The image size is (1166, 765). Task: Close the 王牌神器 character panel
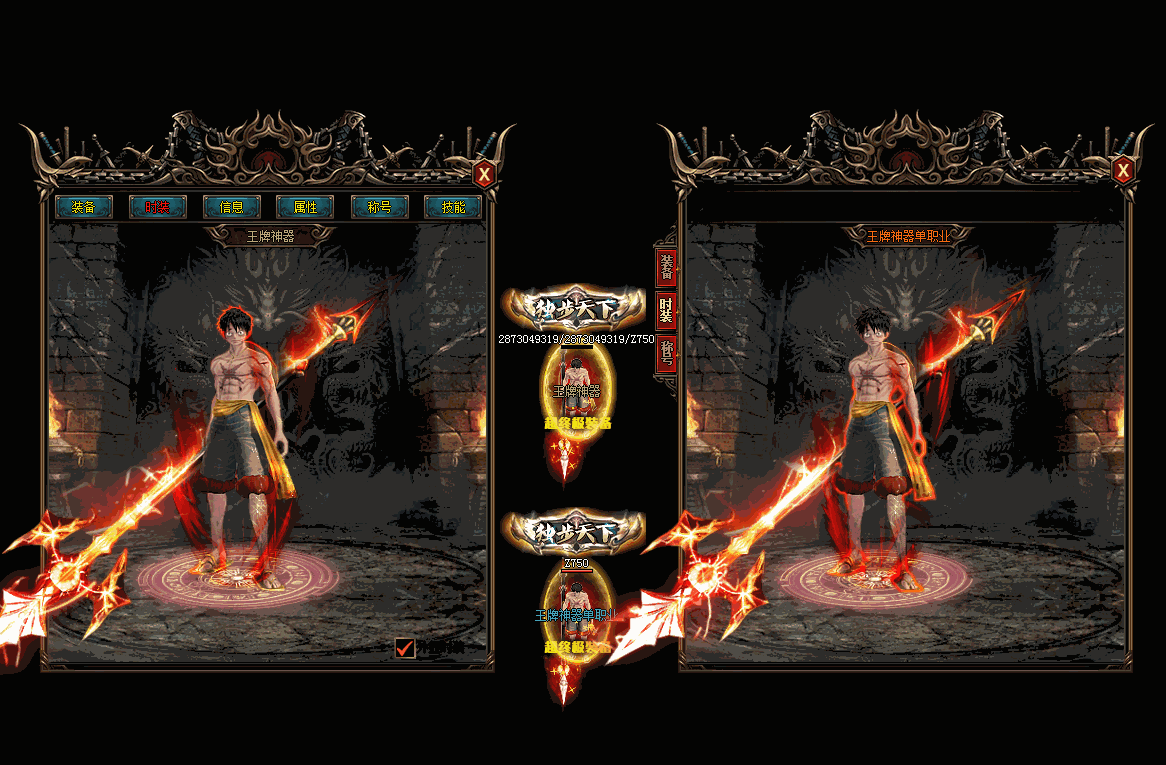pos(485,174)
